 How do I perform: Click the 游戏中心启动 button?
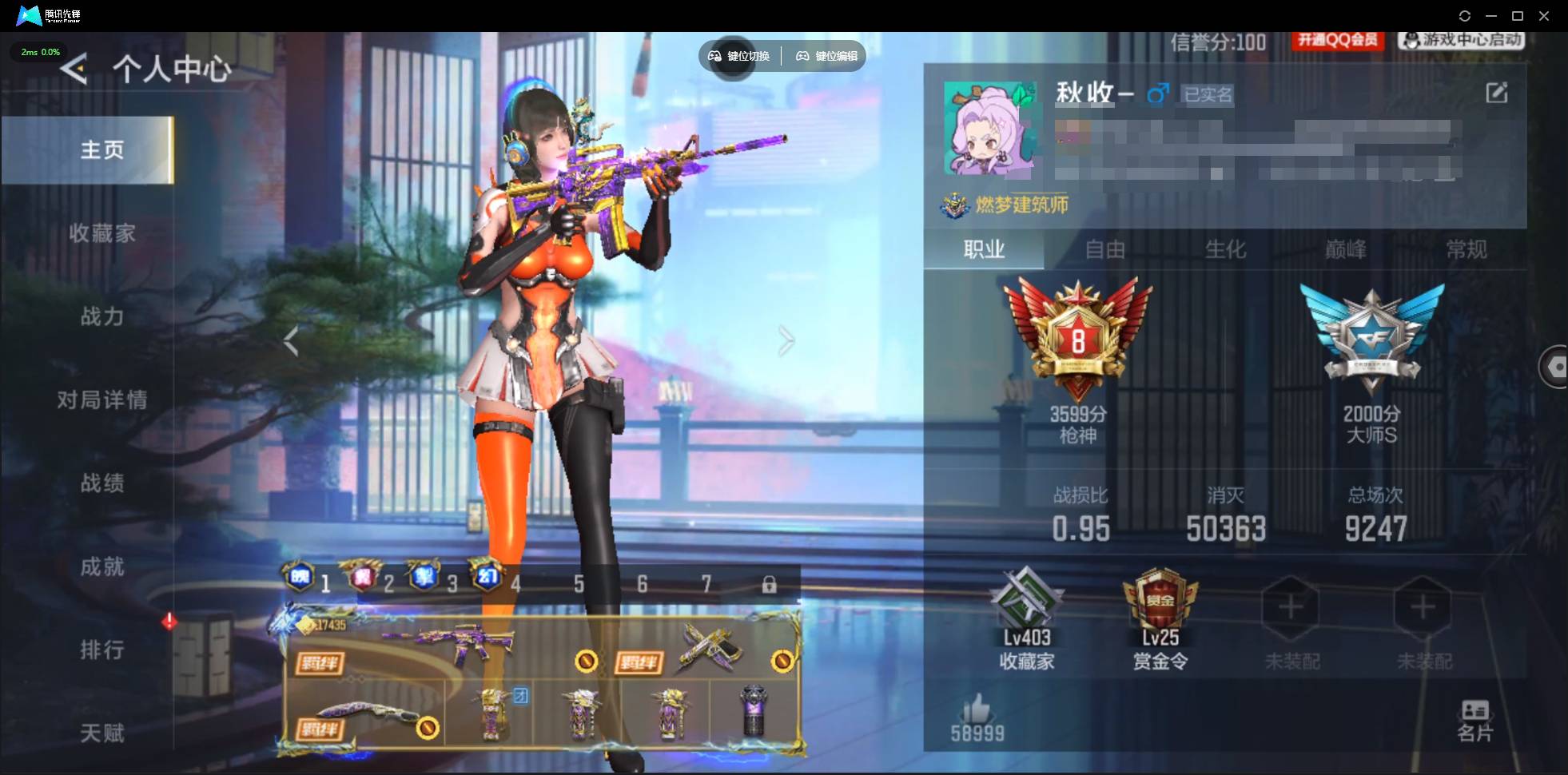[x=1460, y=40]
